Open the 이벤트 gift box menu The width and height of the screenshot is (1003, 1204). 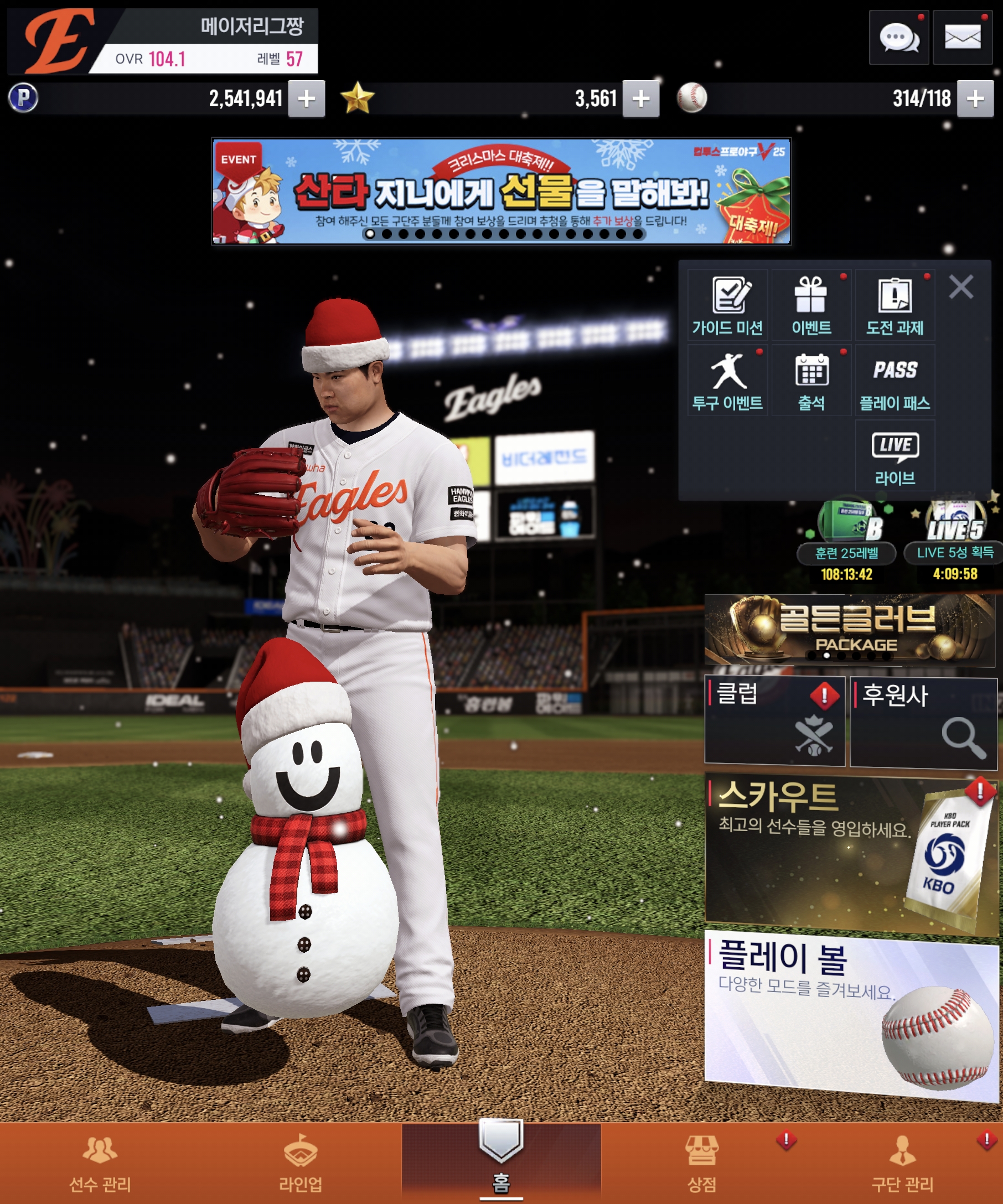(811, 305)
